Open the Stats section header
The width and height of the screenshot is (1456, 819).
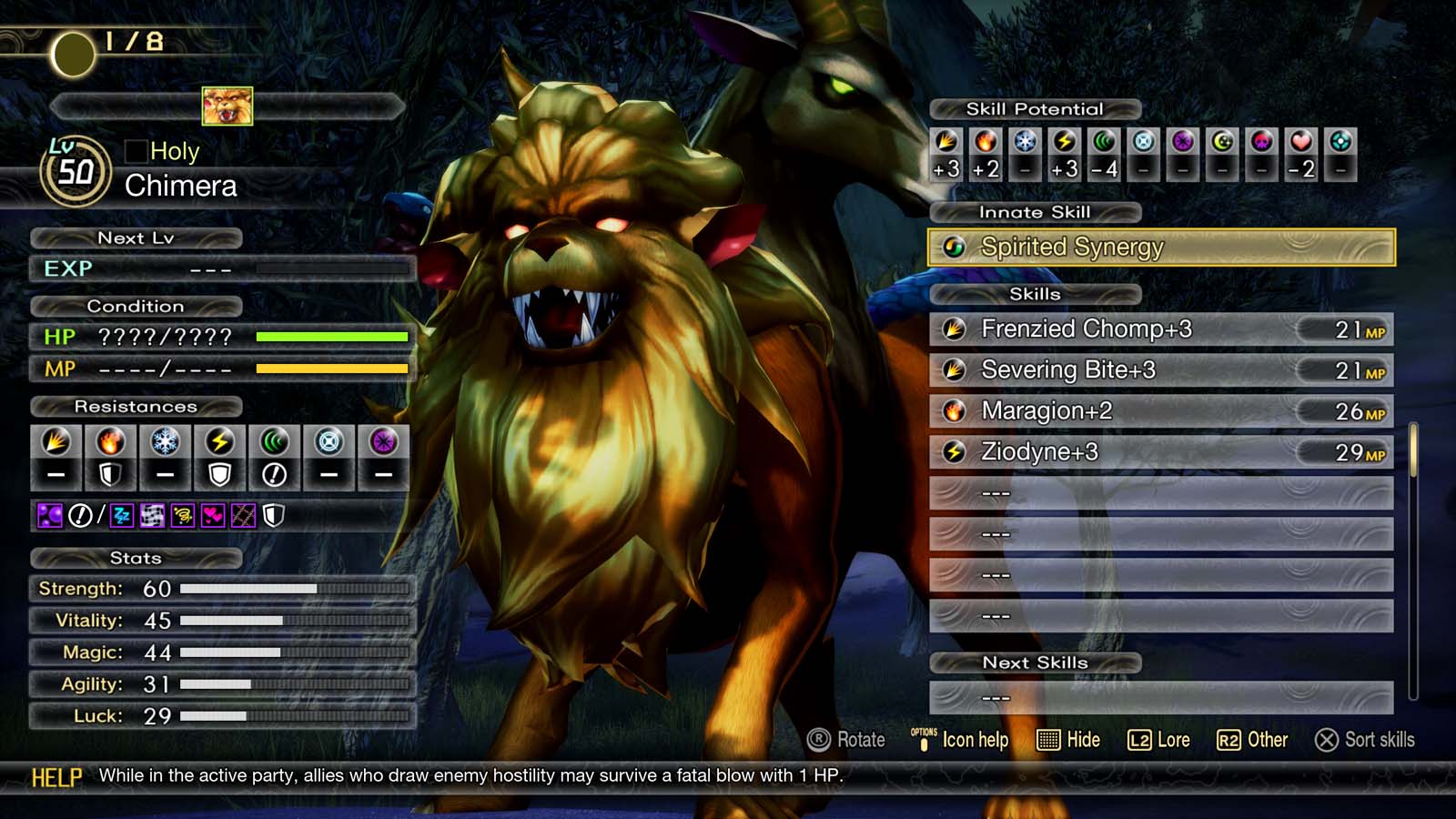(136, 559)
